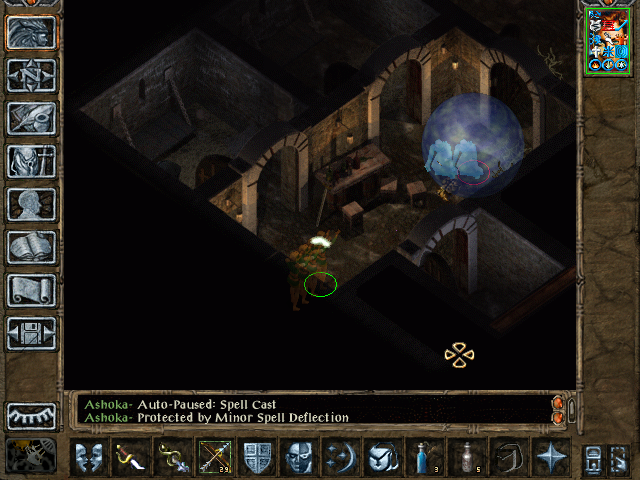Equip the curved blade weapon slot

pyautogui.click(x=131, y=457)
